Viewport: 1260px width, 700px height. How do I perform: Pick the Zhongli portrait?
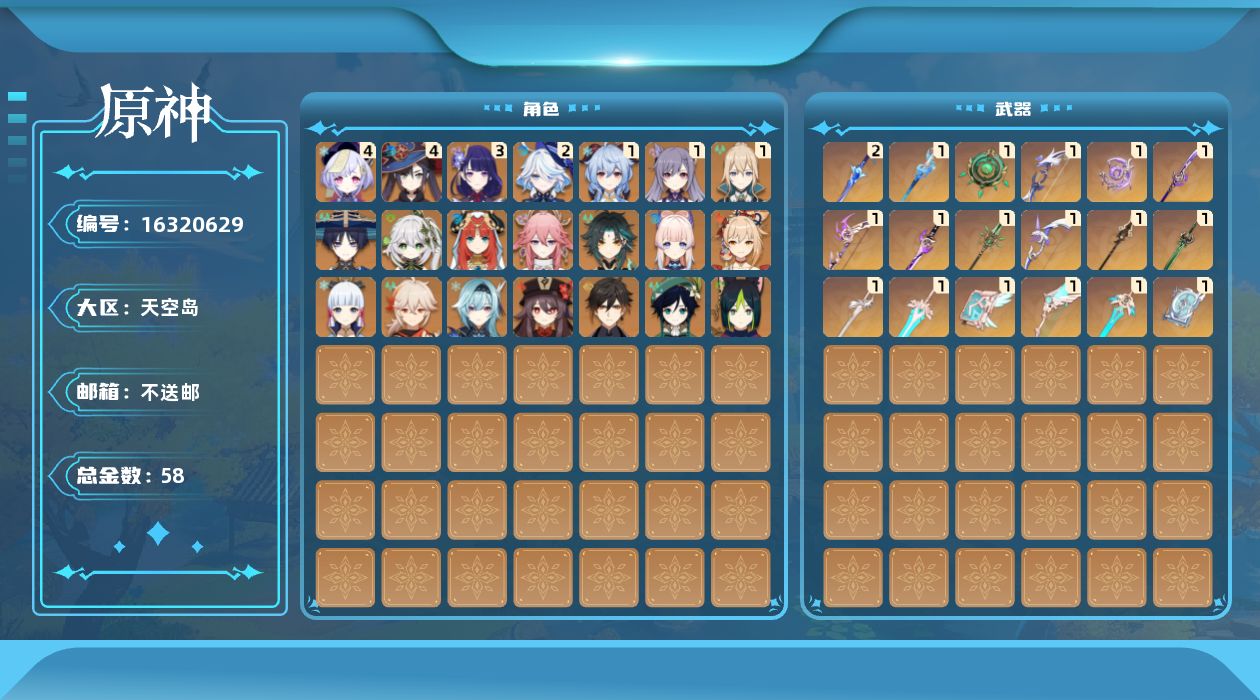[609, 307]
